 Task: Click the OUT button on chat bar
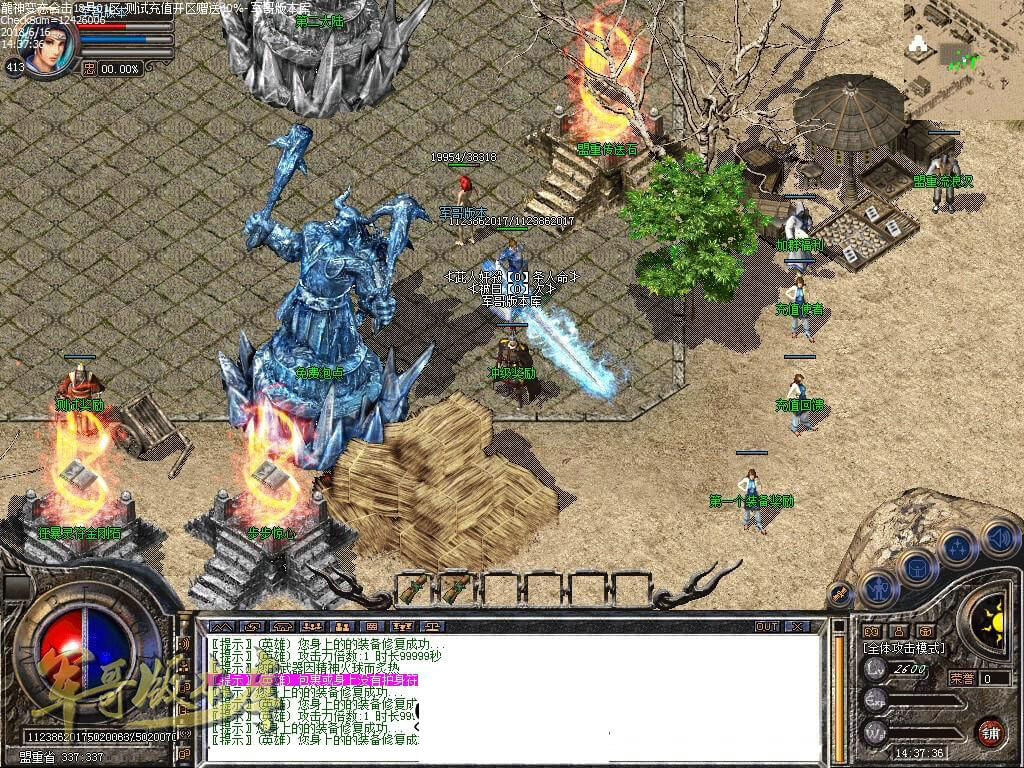(x=766, y=626)
